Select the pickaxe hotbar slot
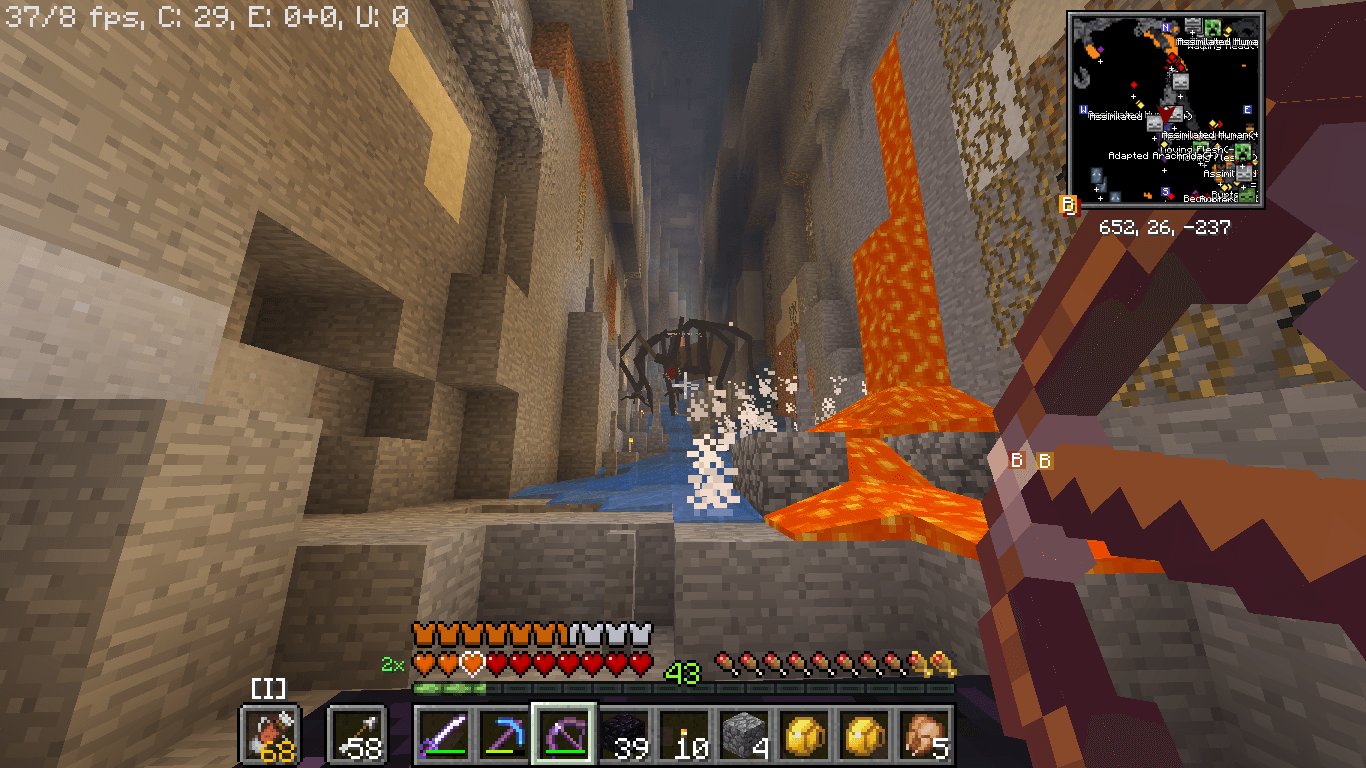The width and height of the screenshot is (1366, 768). (503, 735)
